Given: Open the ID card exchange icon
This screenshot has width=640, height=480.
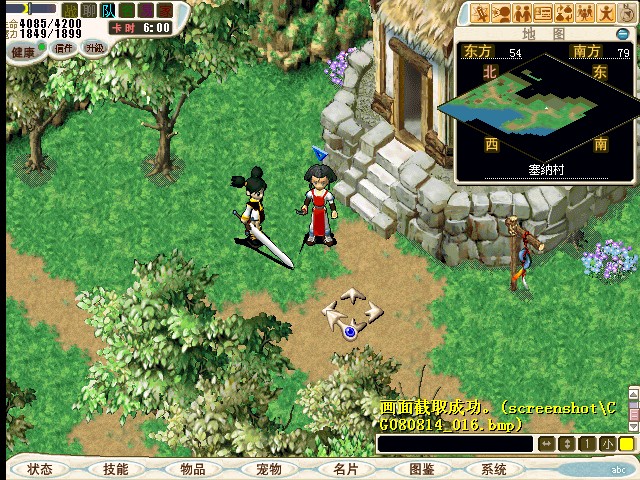Looking at the screenshot, I should pyautogui.click(x=544, y=13).
